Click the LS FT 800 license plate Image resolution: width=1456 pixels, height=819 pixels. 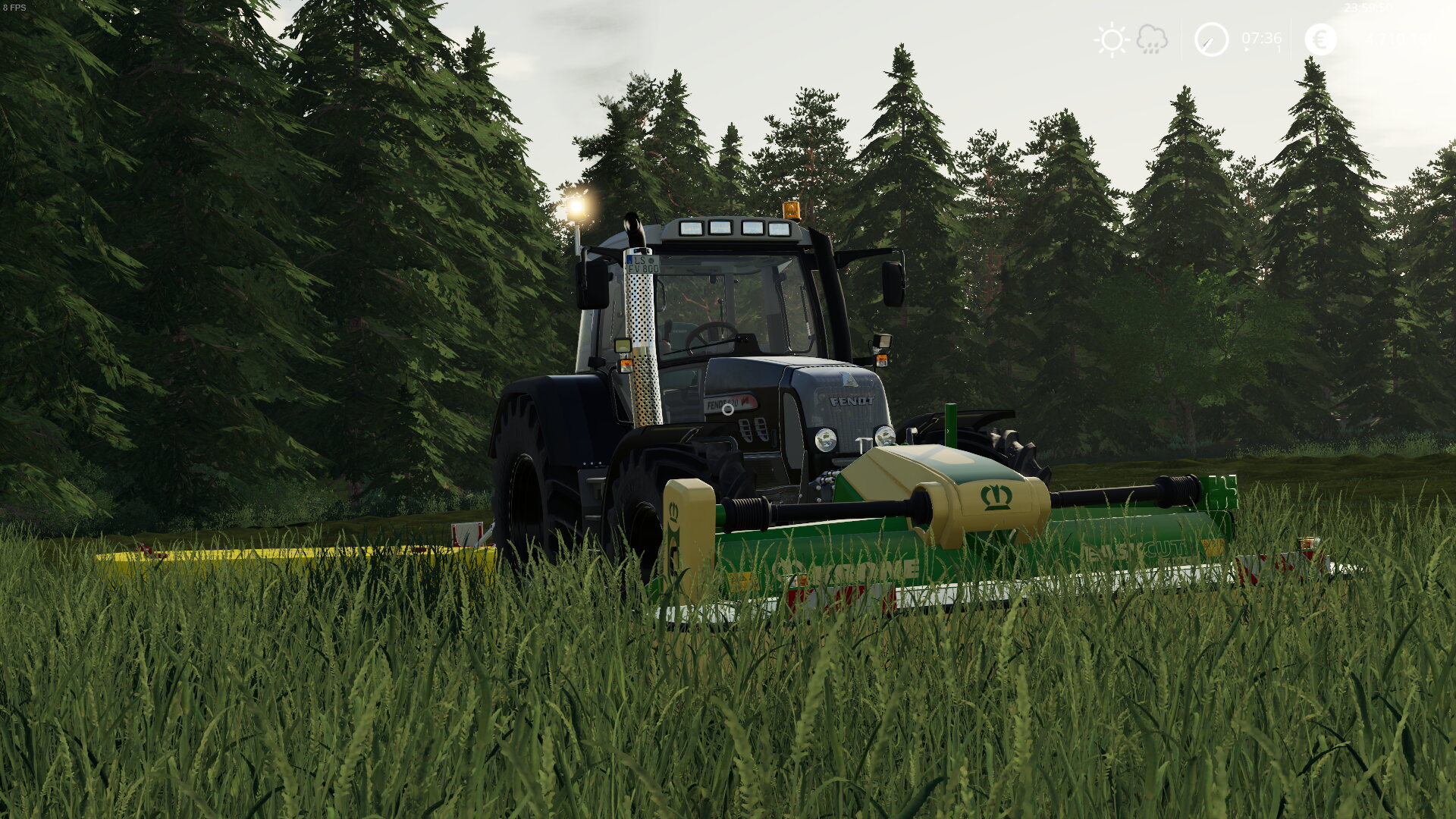point(643,264)
